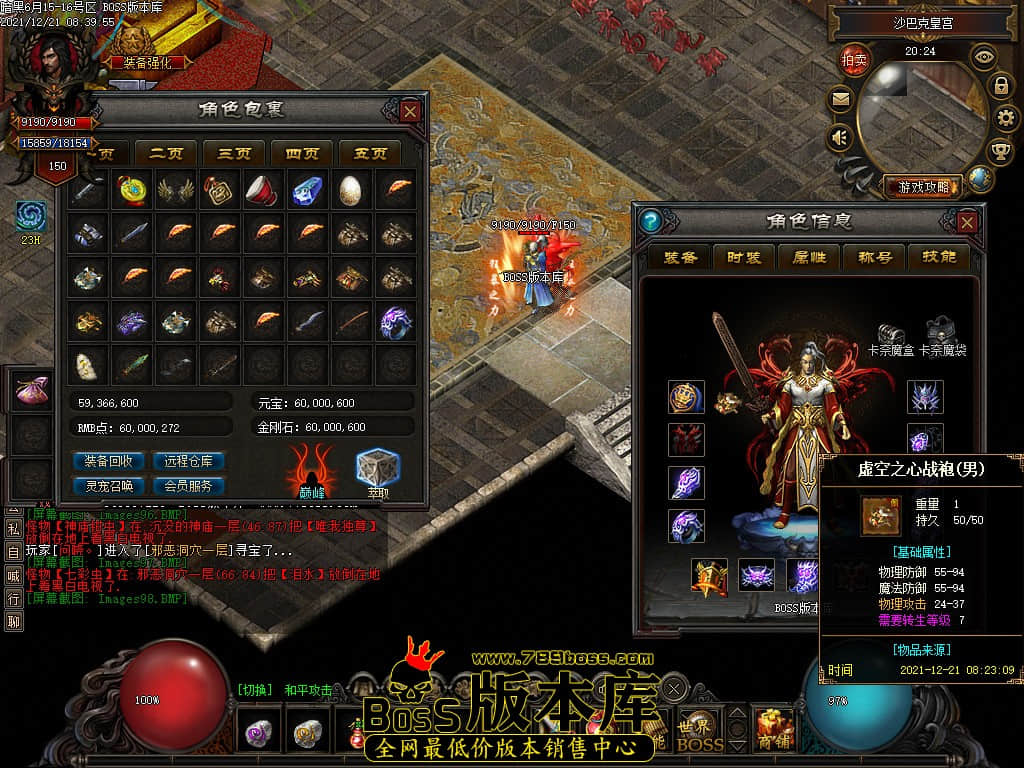Switch to inventory page 三页

pyautogui.click(x=234, y=153)
